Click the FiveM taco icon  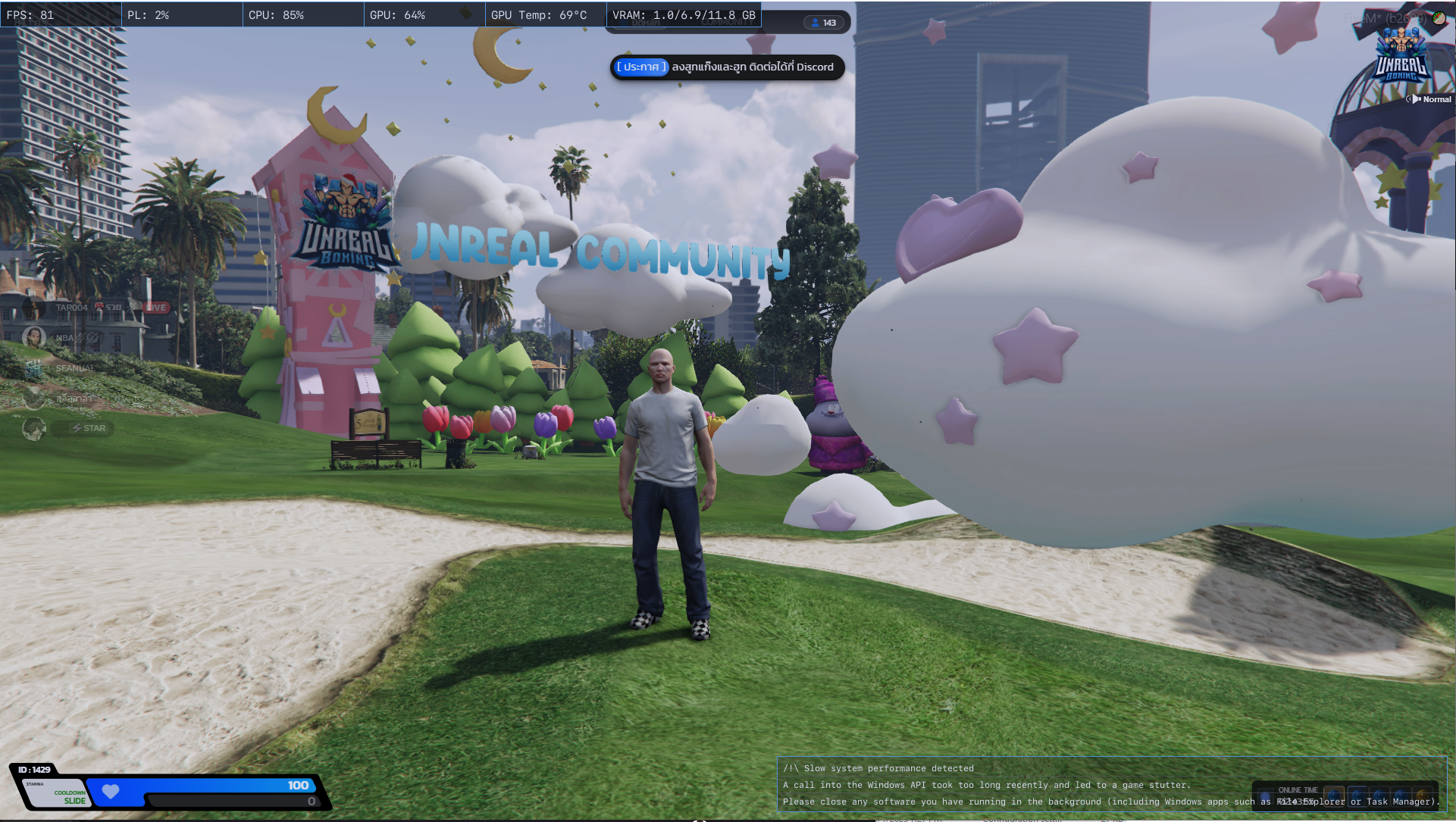click(x=1439, y=18)
